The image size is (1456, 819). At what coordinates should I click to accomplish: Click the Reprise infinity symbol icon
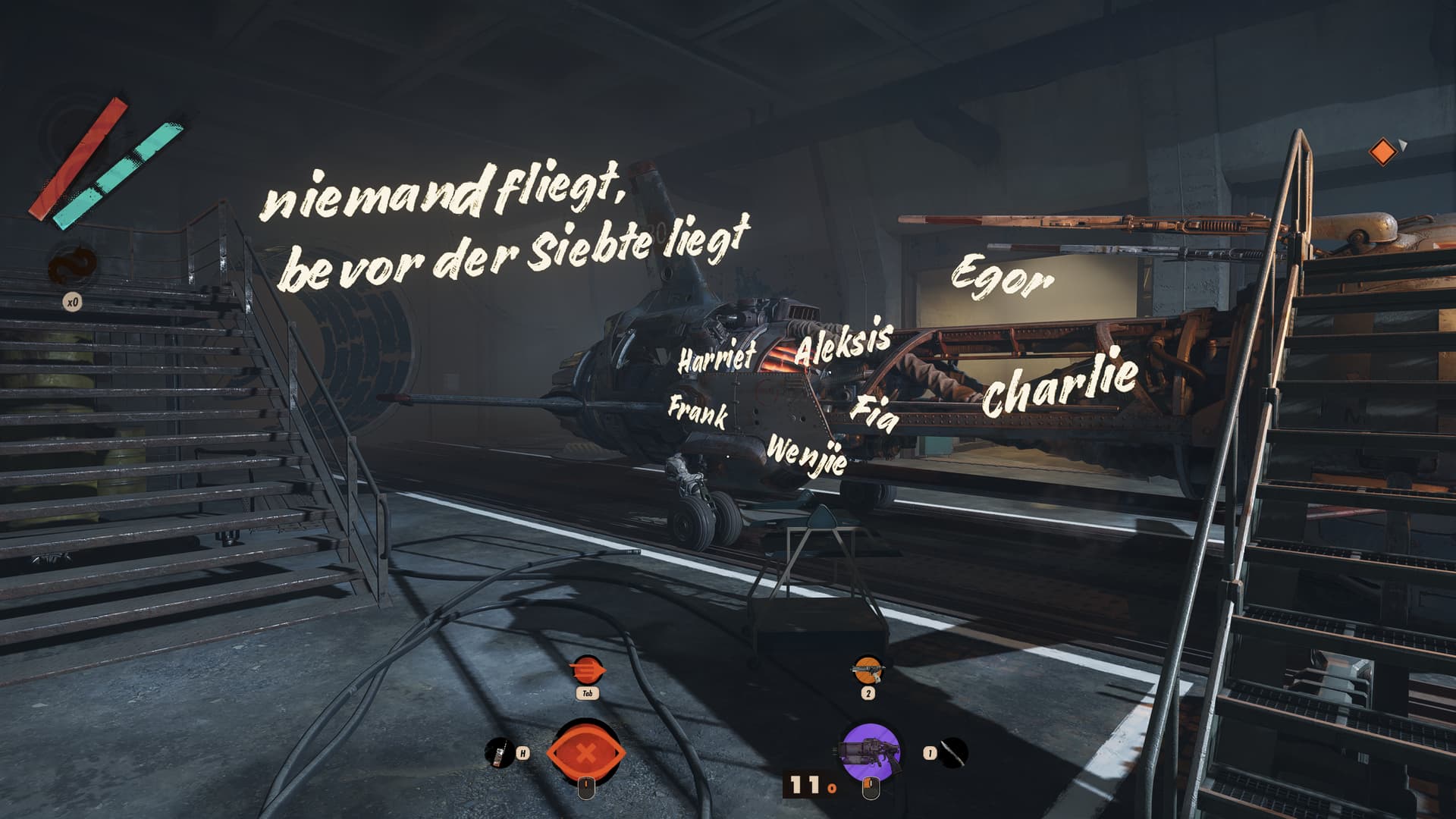(x=73, y=267)
